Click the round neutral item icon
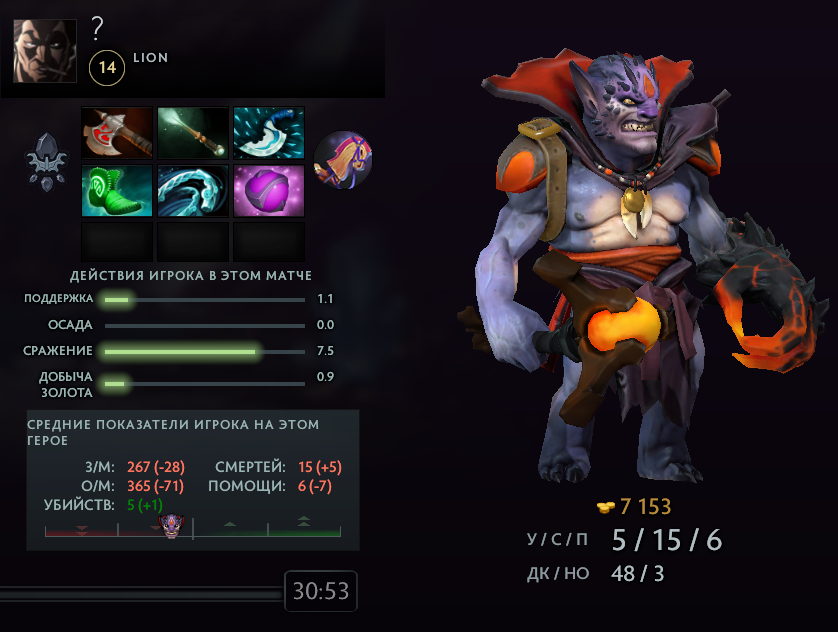The height and width of the screenshot is (632, 838). pos(344,160)
